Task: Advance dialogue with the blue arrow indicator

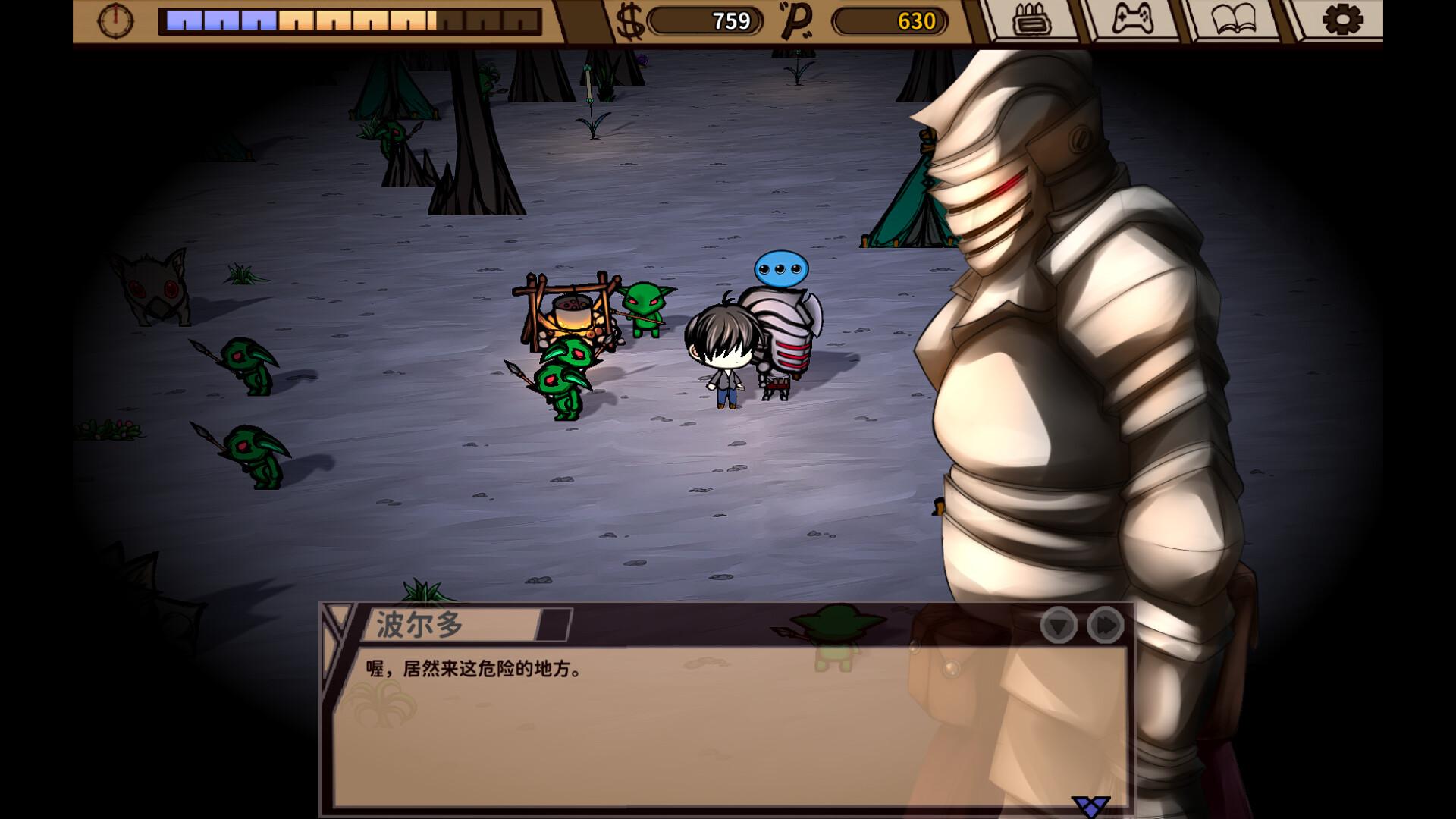Action: coord(1090,806)
